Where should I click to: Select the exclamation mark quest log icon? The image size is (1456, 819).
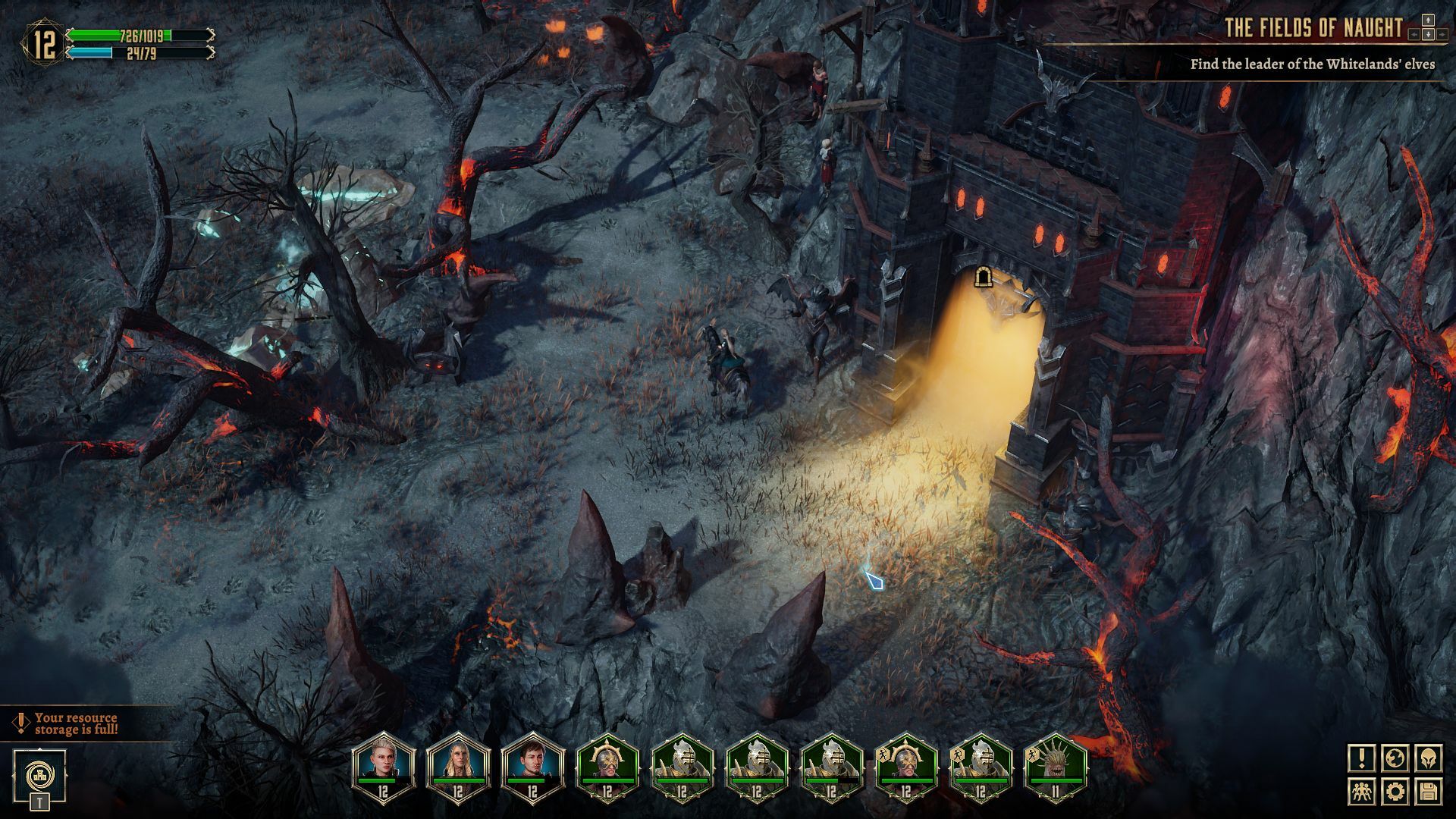pyautogui.click(x=1361, y=758)
